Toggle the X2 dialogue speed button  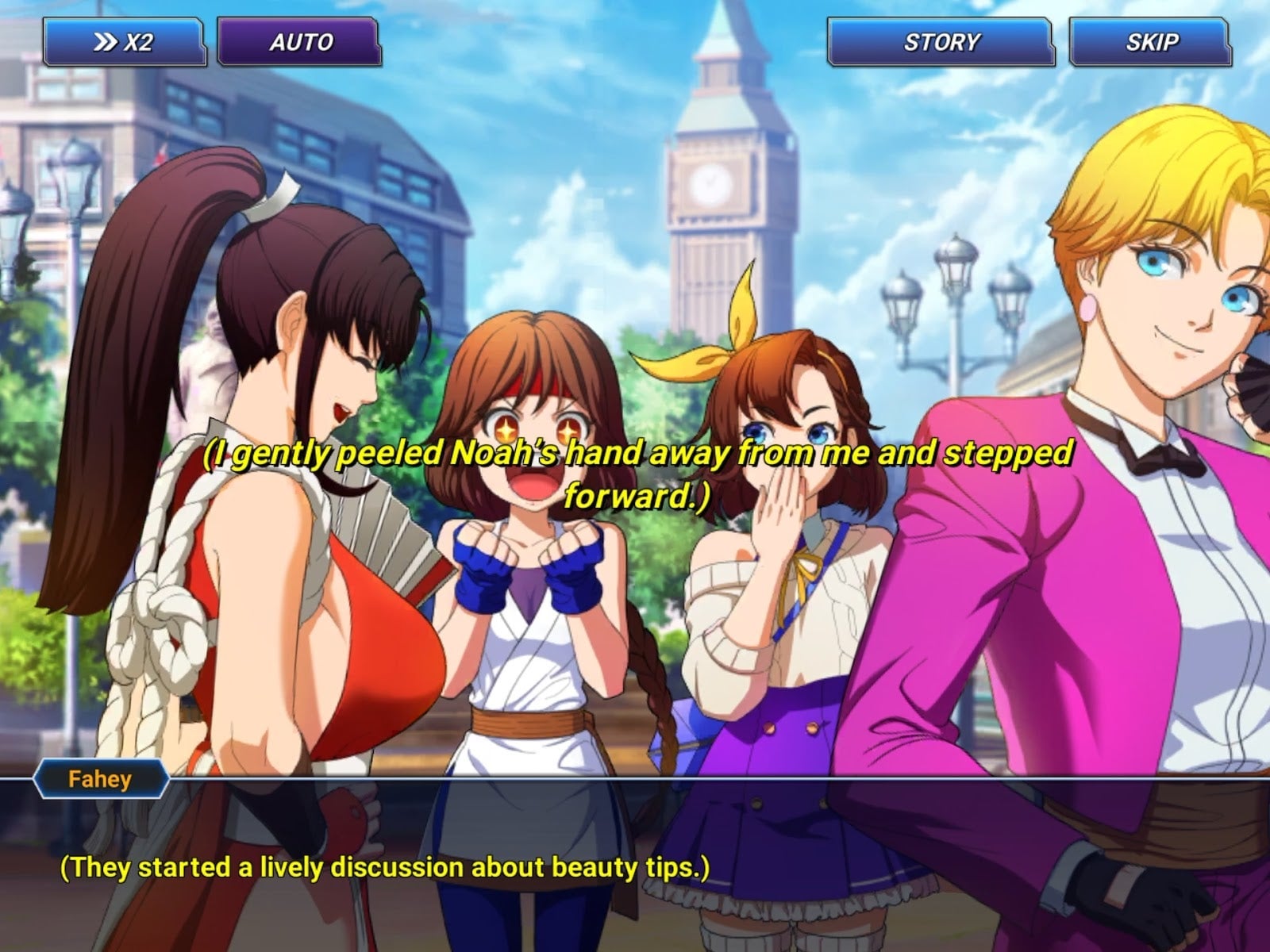click(x=124, y=42)
